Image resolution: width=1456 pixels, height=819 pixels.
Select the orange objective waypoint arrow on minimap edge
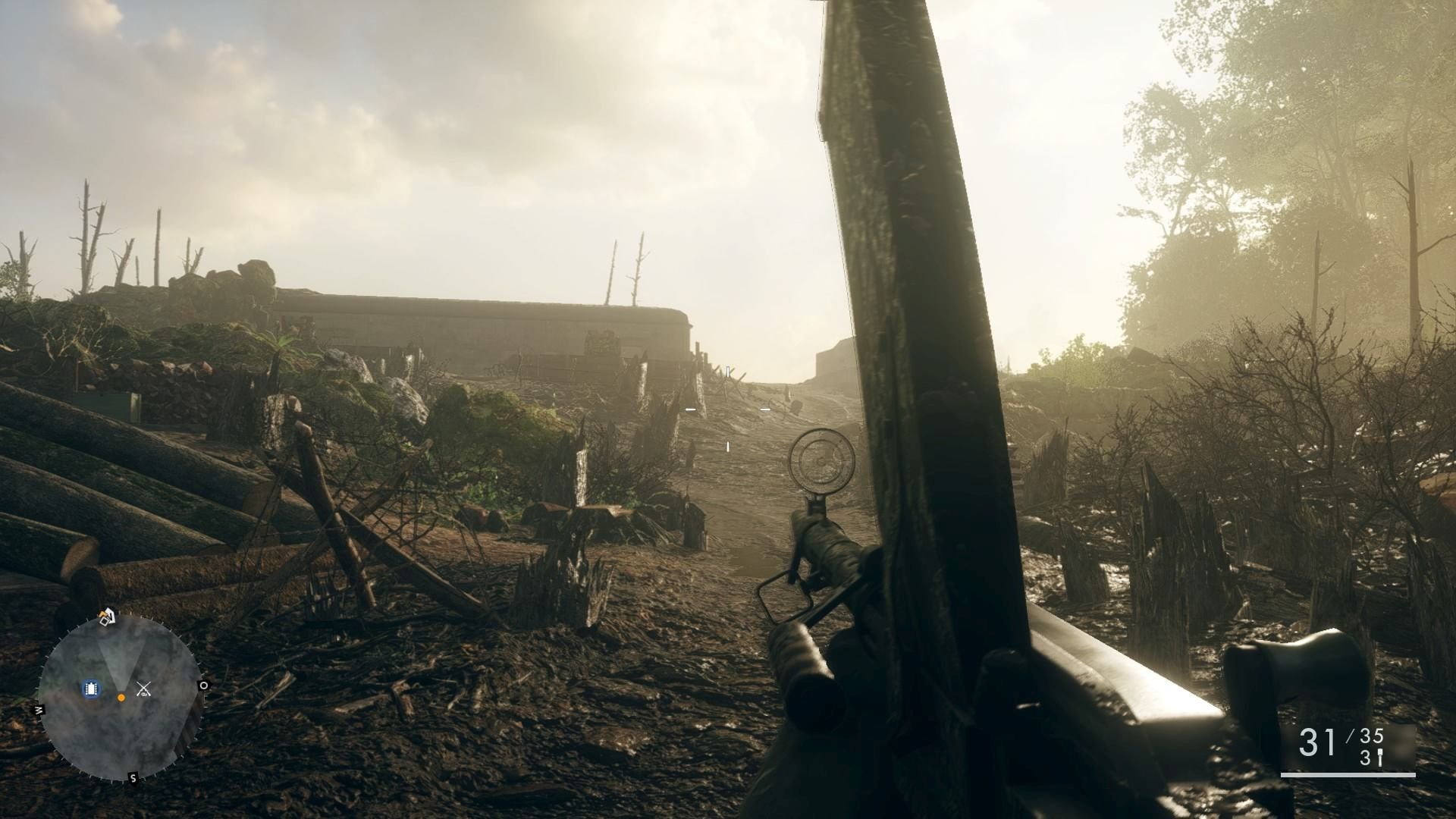pos(102,615)
